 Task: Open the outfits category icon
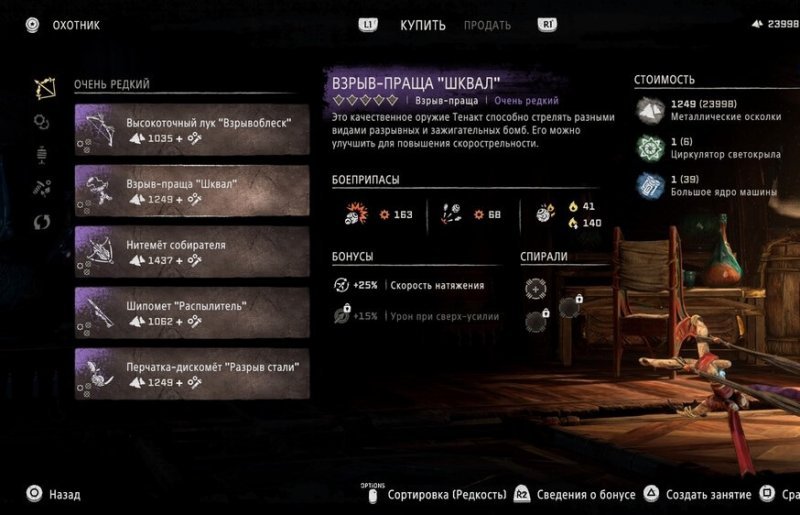click(42, 154)
